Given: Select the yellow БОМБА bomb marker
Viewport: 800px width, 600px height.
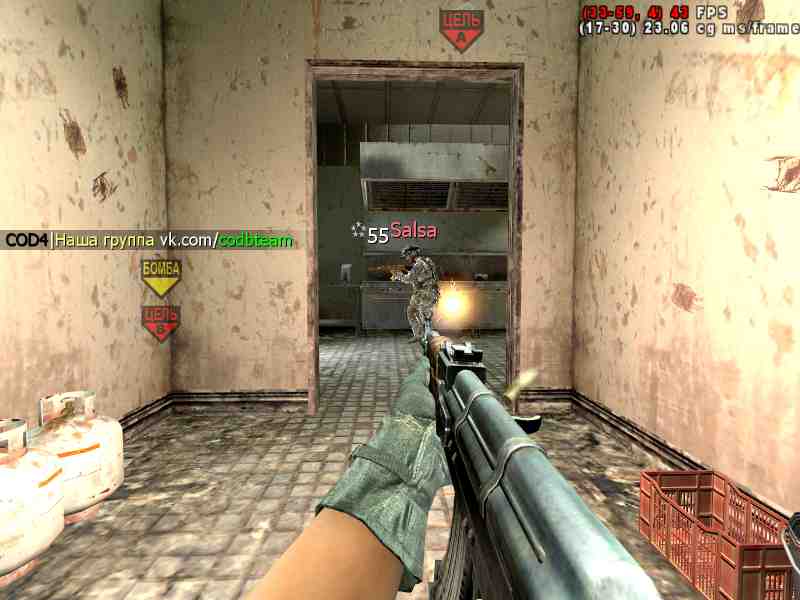Looking at the screenshot, I should pyautogui.click(x=160, y=277).
